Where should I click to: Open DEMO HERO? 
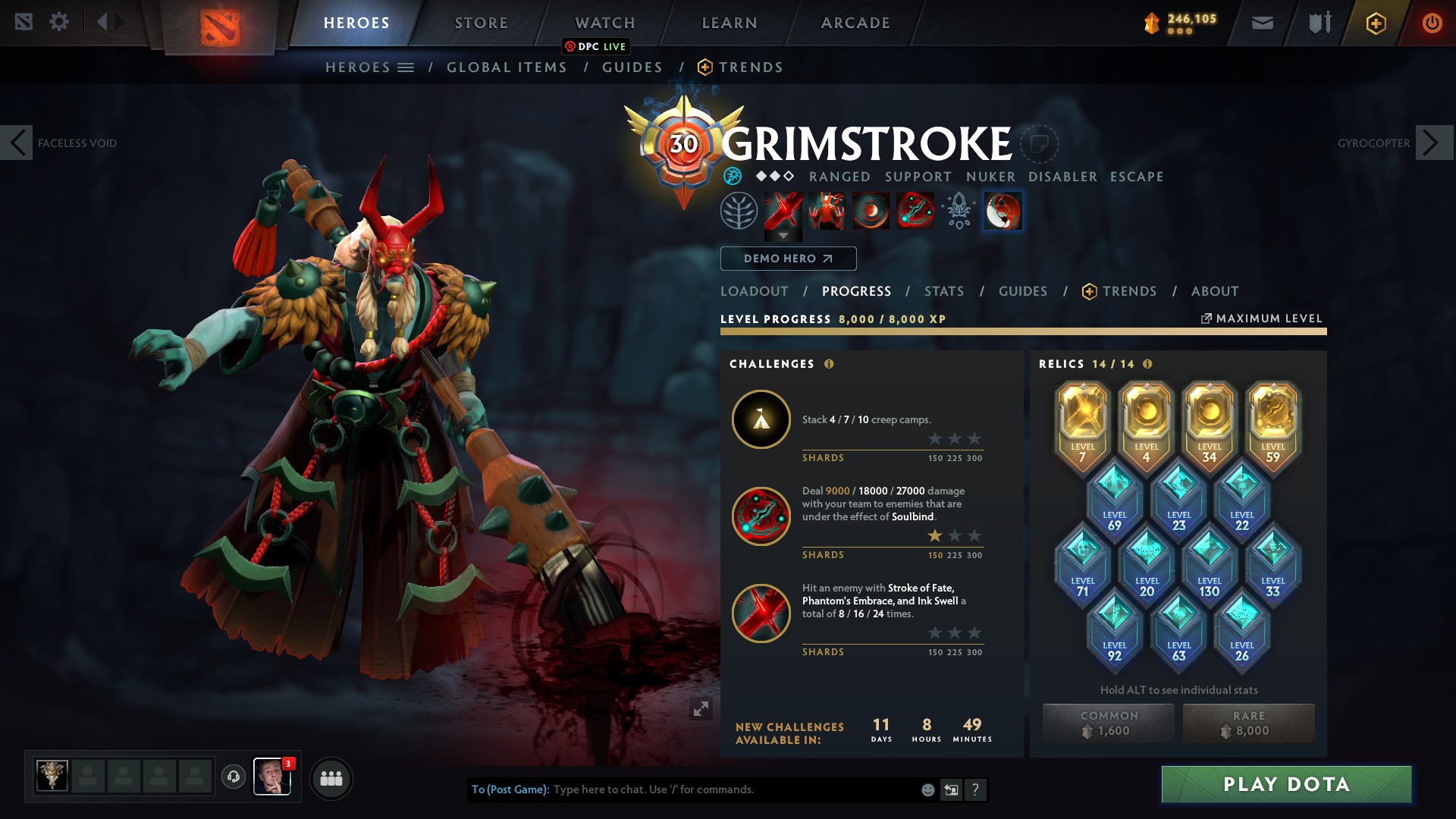[x=788, y=259]
